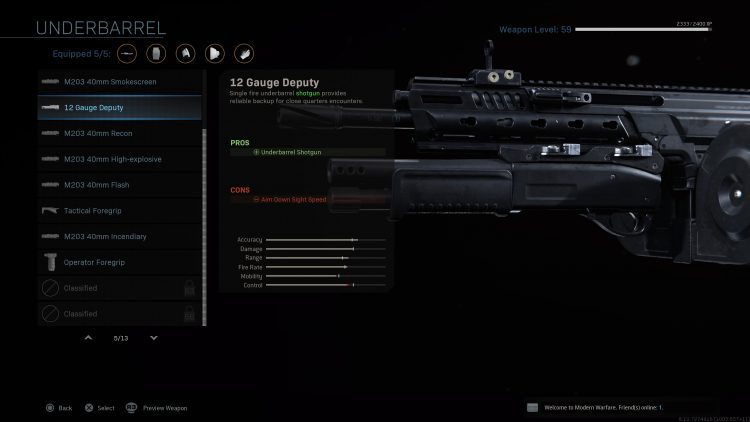
Task: Pick the M203 40mm Flash attachment
Action: (x=119, y=185)
